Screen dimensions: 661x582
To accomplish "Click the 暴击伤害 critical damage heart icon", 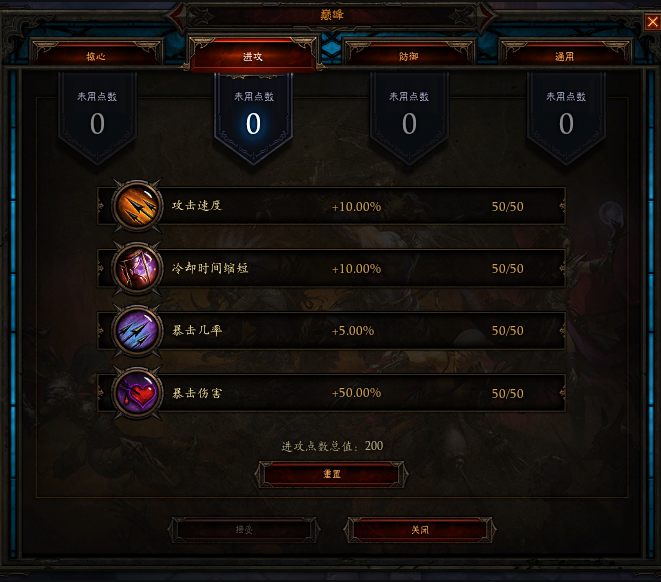I will point(134,392).
